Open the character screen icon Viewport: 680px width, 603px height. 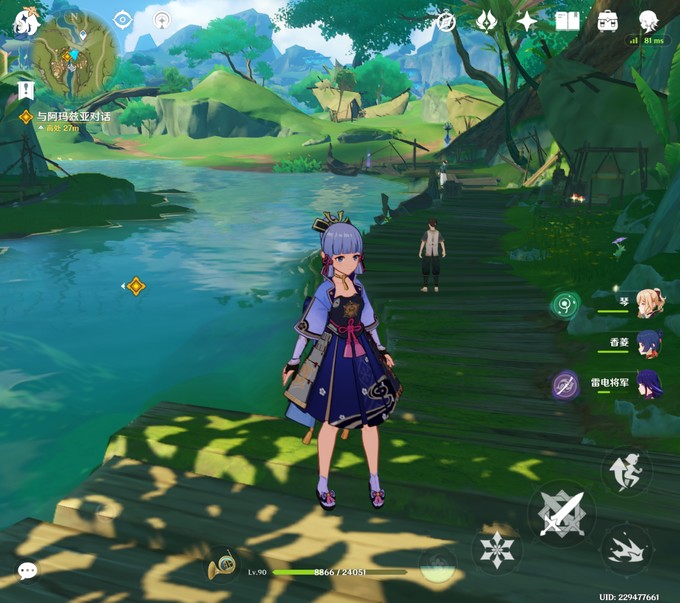tap(648, 20)
